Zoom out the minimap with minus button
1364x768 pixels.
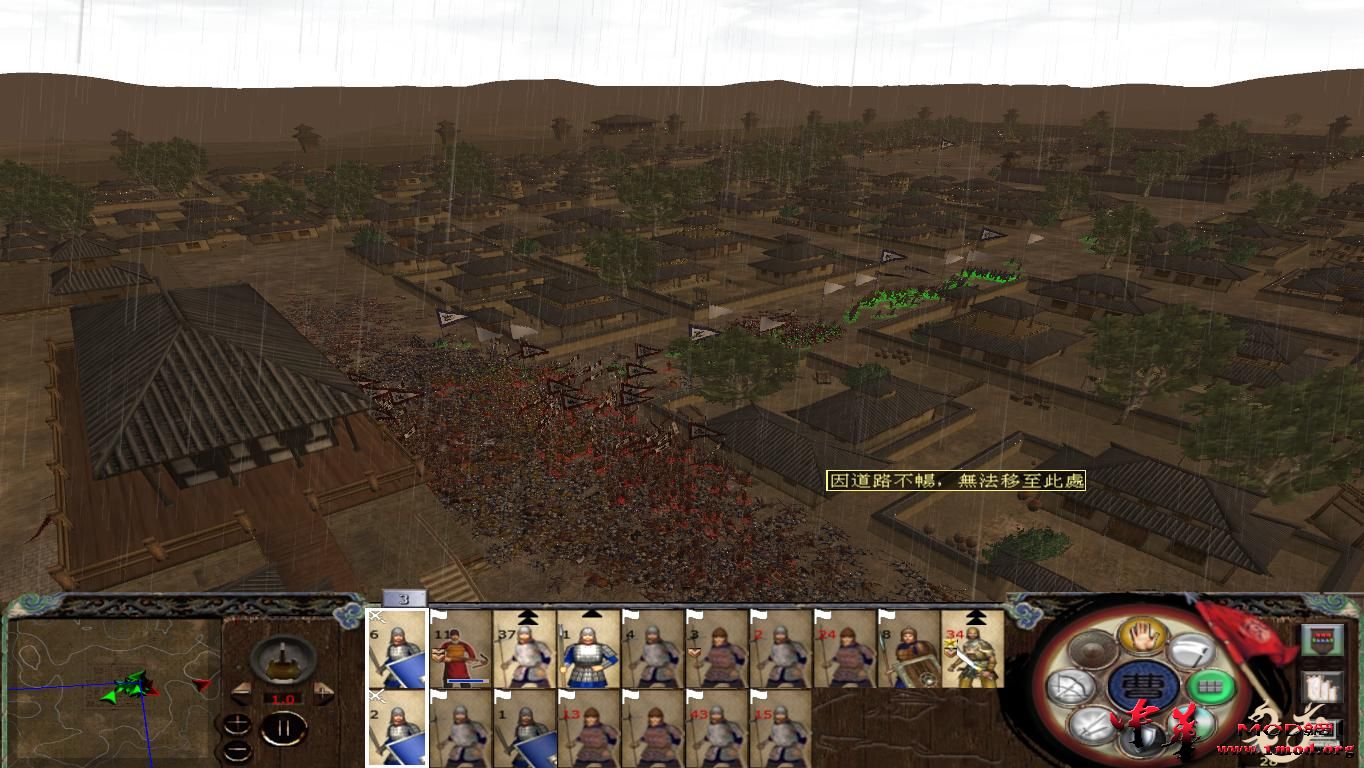point(237,750)
